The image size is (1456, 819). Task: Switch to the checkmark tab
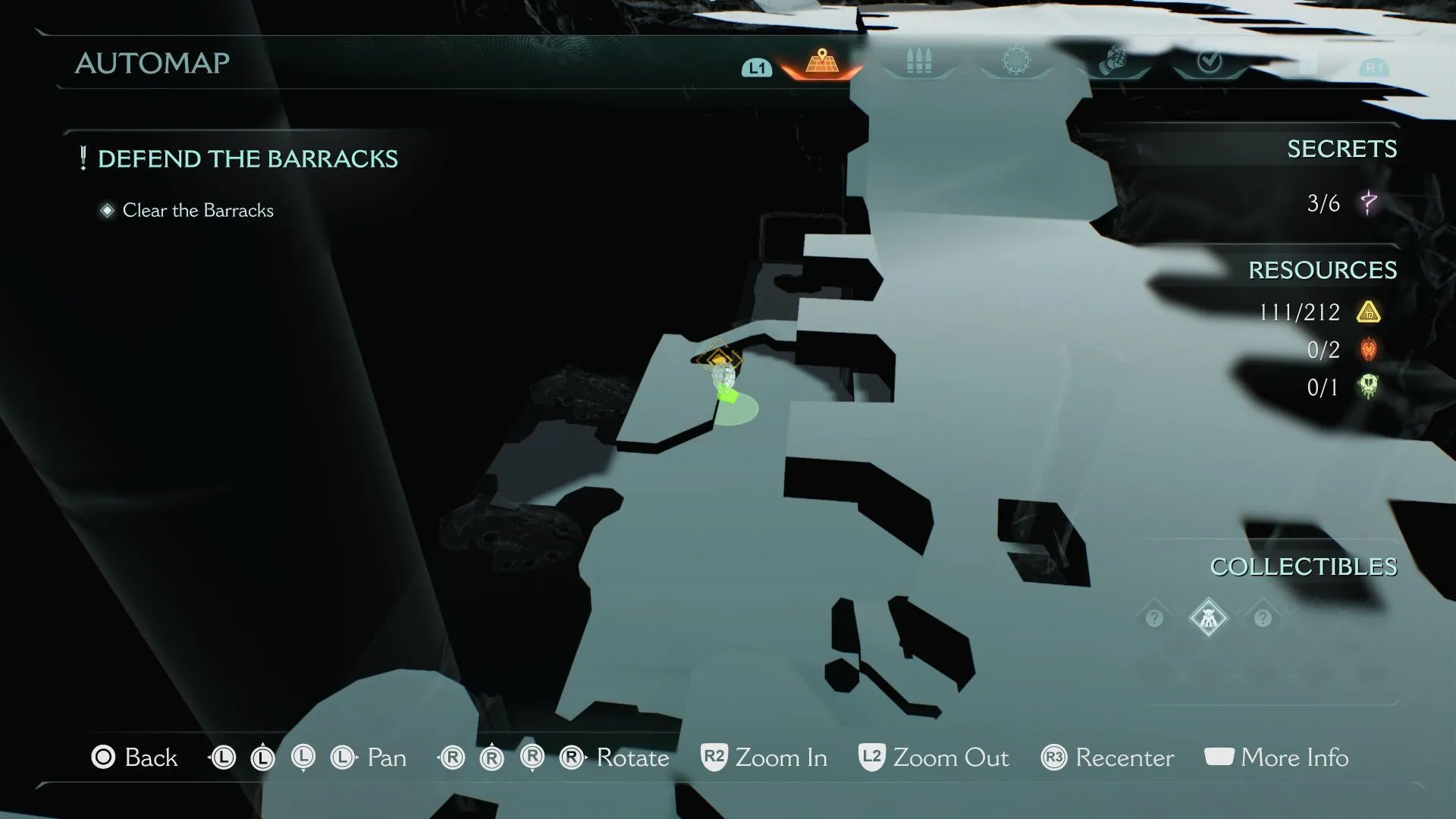point(1209,61)
